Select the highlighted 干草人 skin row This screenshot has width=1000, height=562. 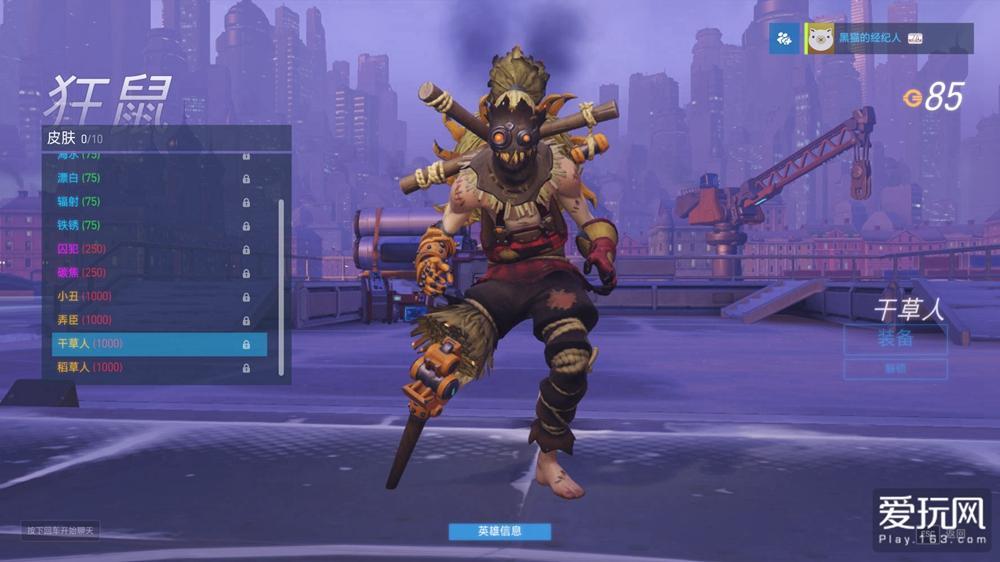point(158,344)
